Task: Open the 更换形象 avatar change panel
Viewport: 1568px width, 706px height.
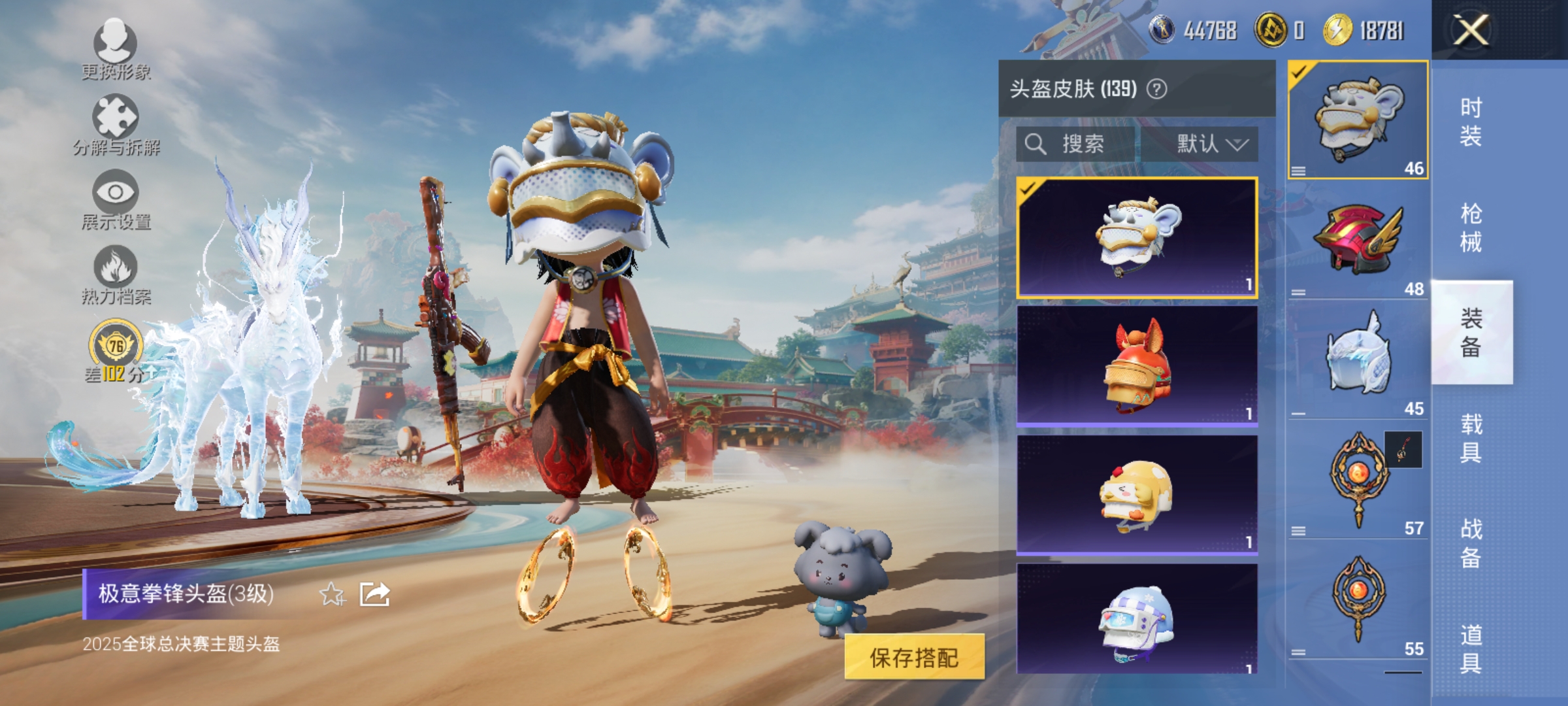Action: tap(115, 49)
